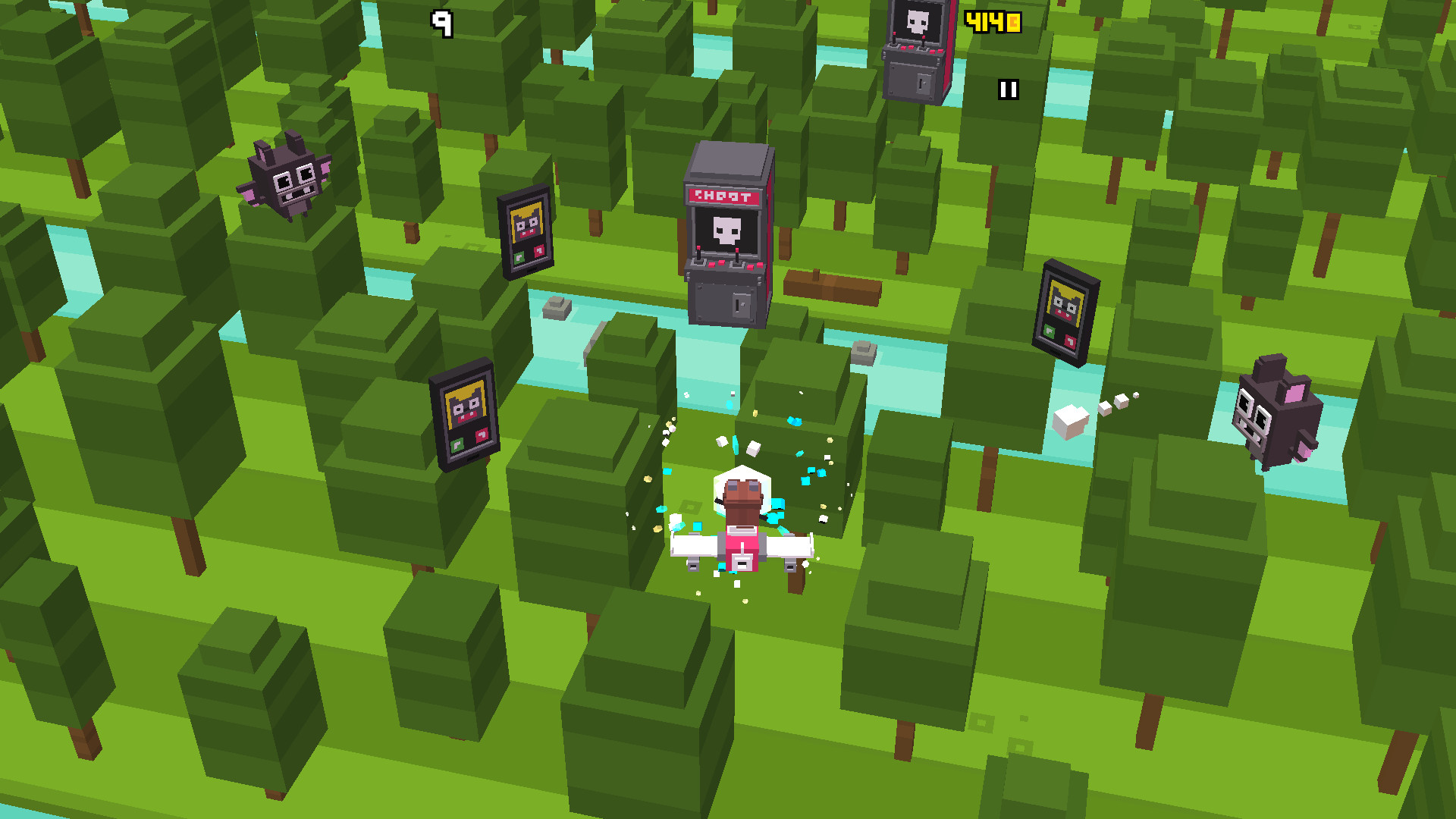The height and width of the screenshot is (819, 1456).
Task: Select the arcade machine at the top right
Action: 916,49
